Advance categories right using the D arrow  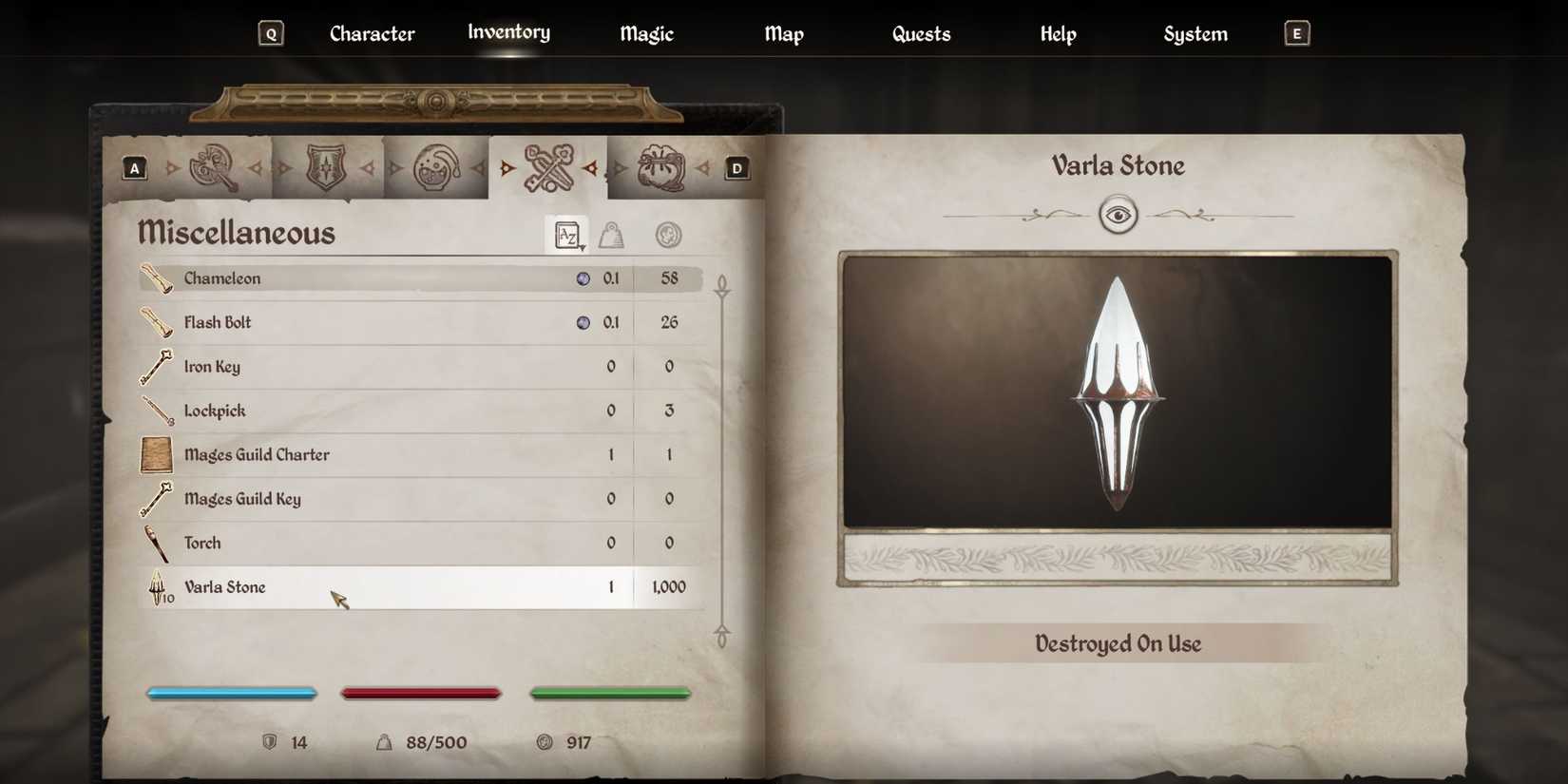click(x=736, y=166)
